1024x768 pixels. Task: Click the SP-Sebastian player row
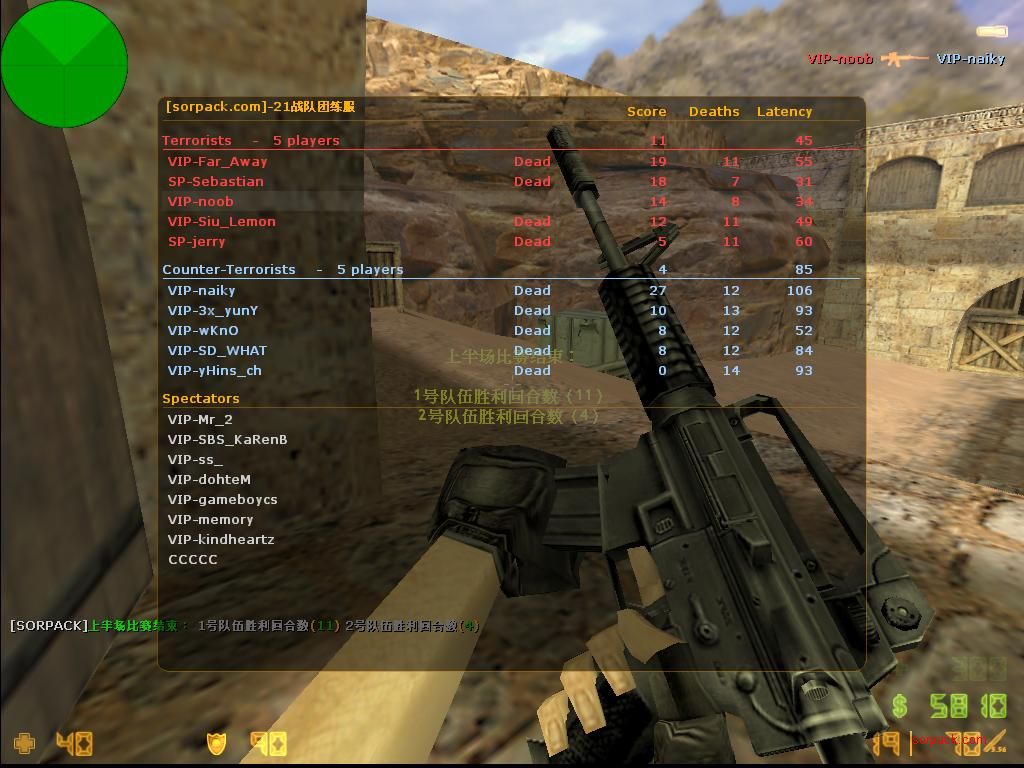click(215, 181)
